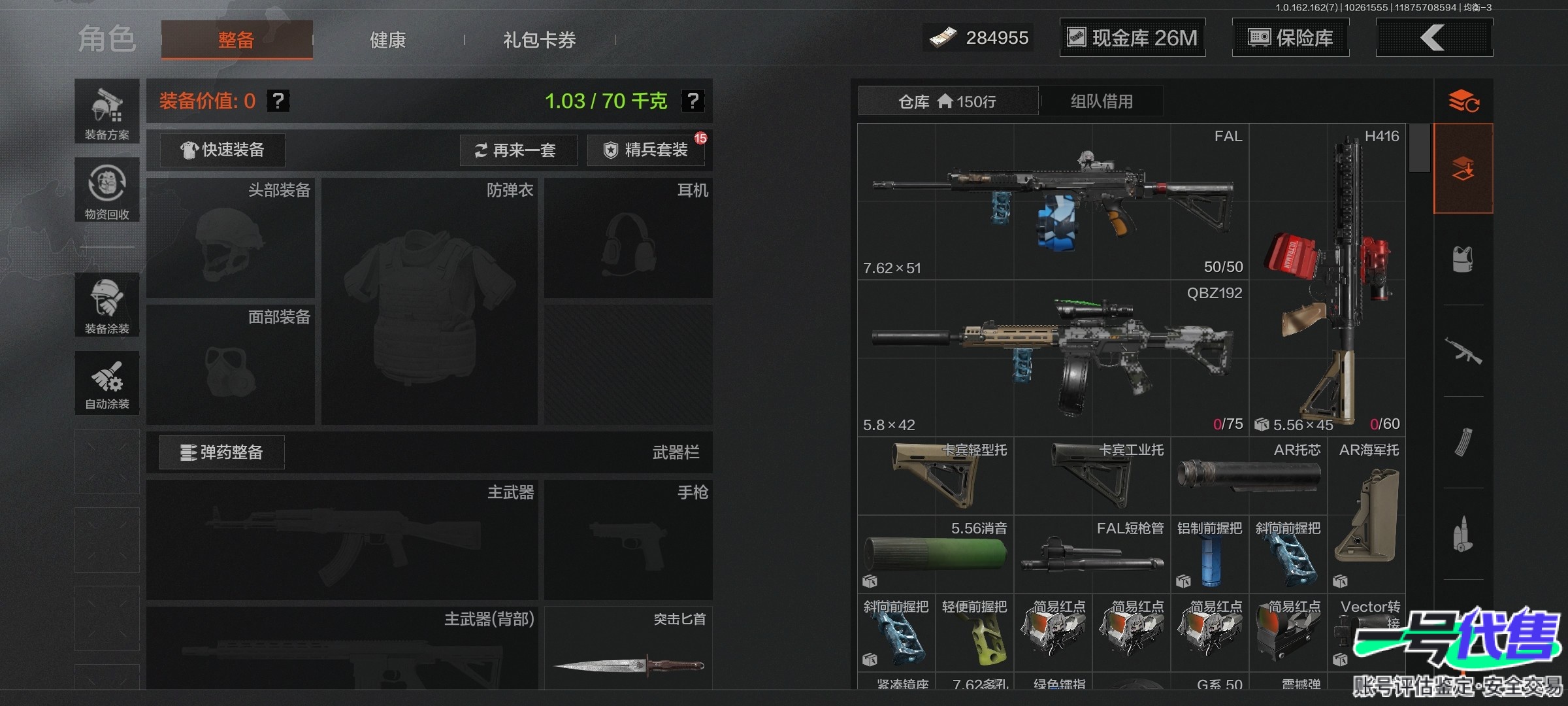Switch to the 健康 tab

click(388, 40)
